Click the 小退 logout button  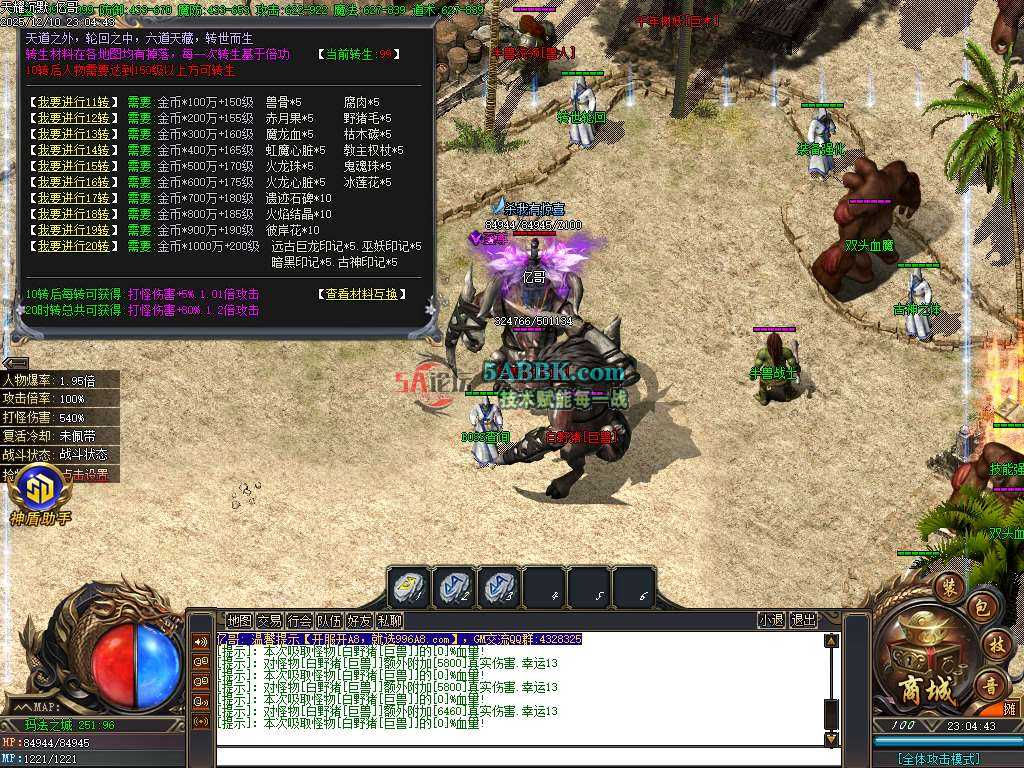(771, 621)
